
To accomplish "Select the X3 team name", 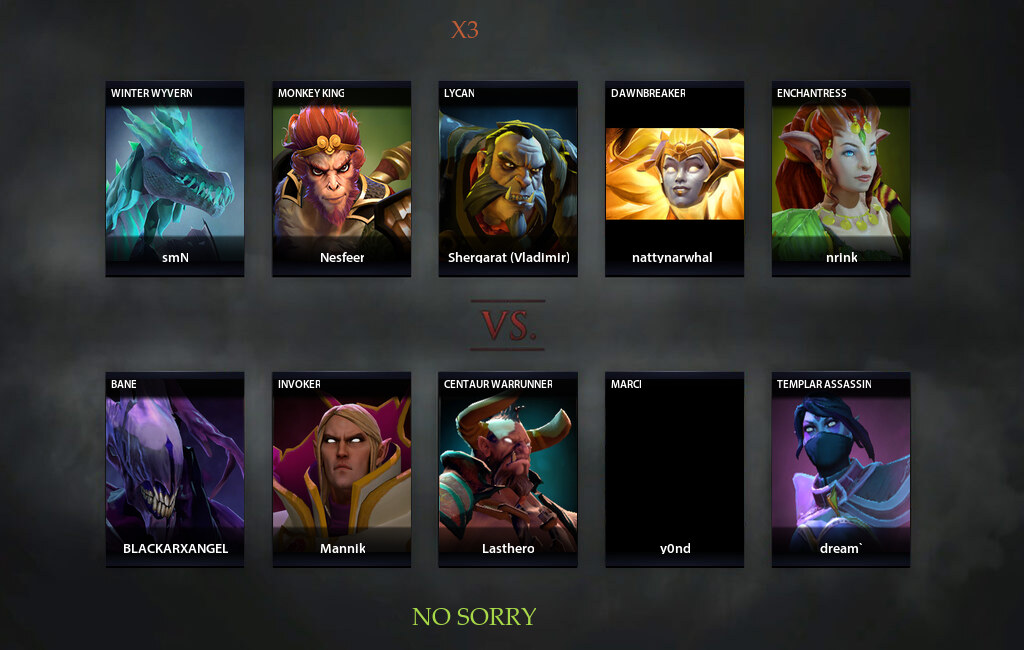I will pos(465,30).
